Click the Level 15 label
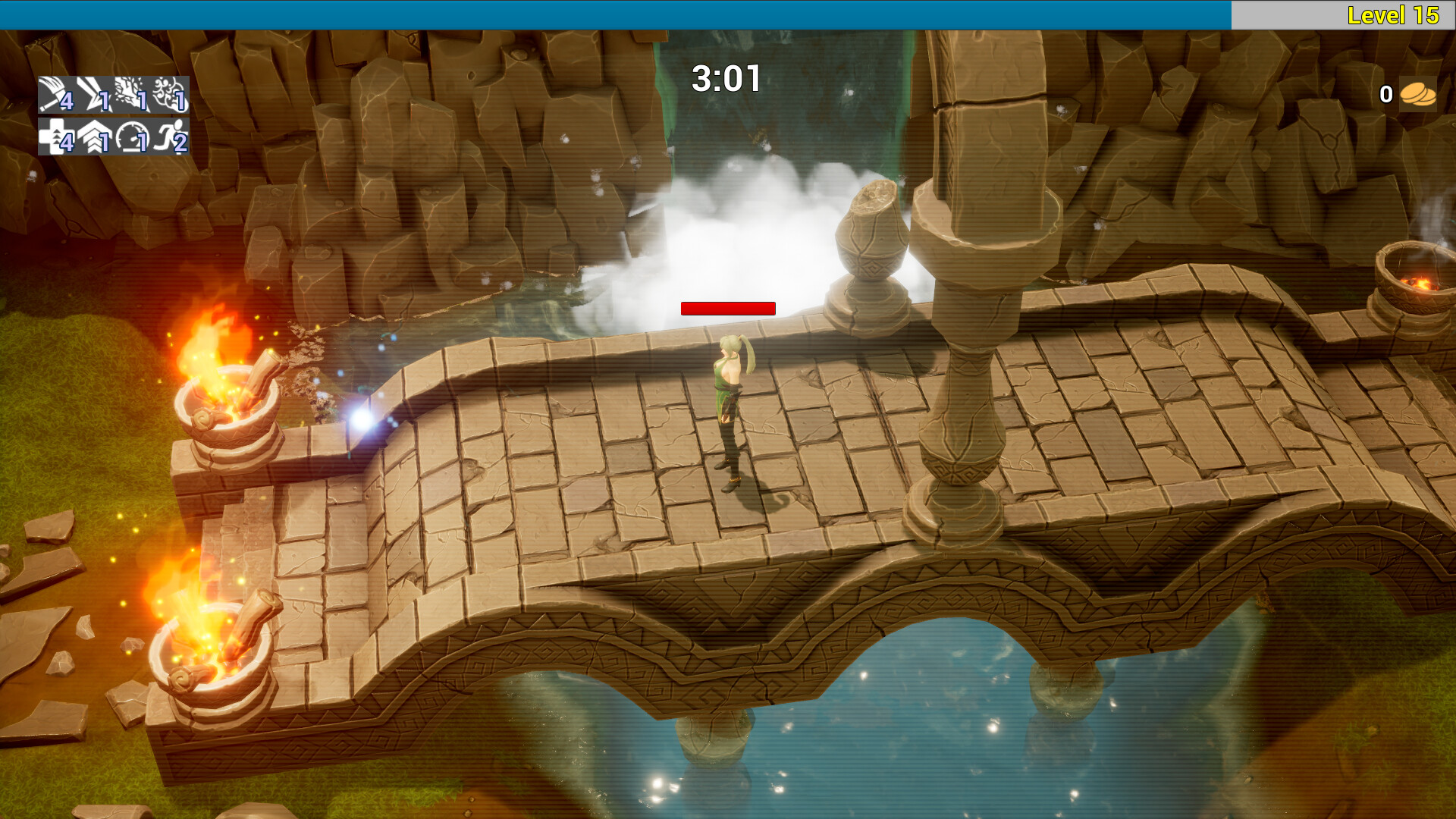The image size is (1456, 819). click(1394, 14)
